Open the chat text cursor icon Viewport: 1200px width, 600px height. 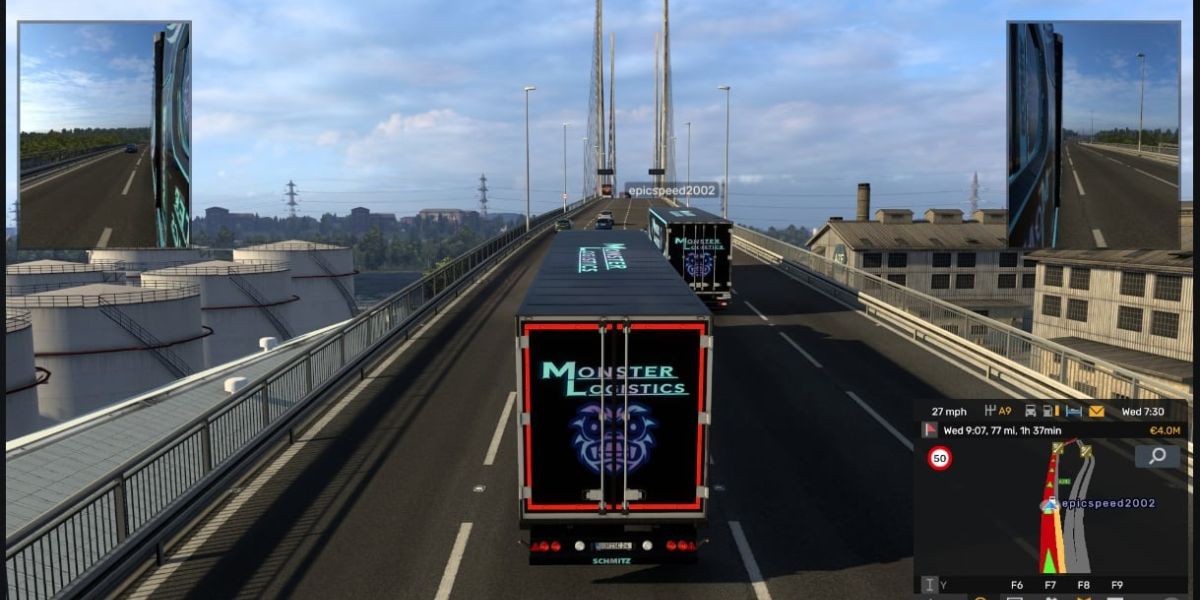pyautogui.click(x=929, y=585)
